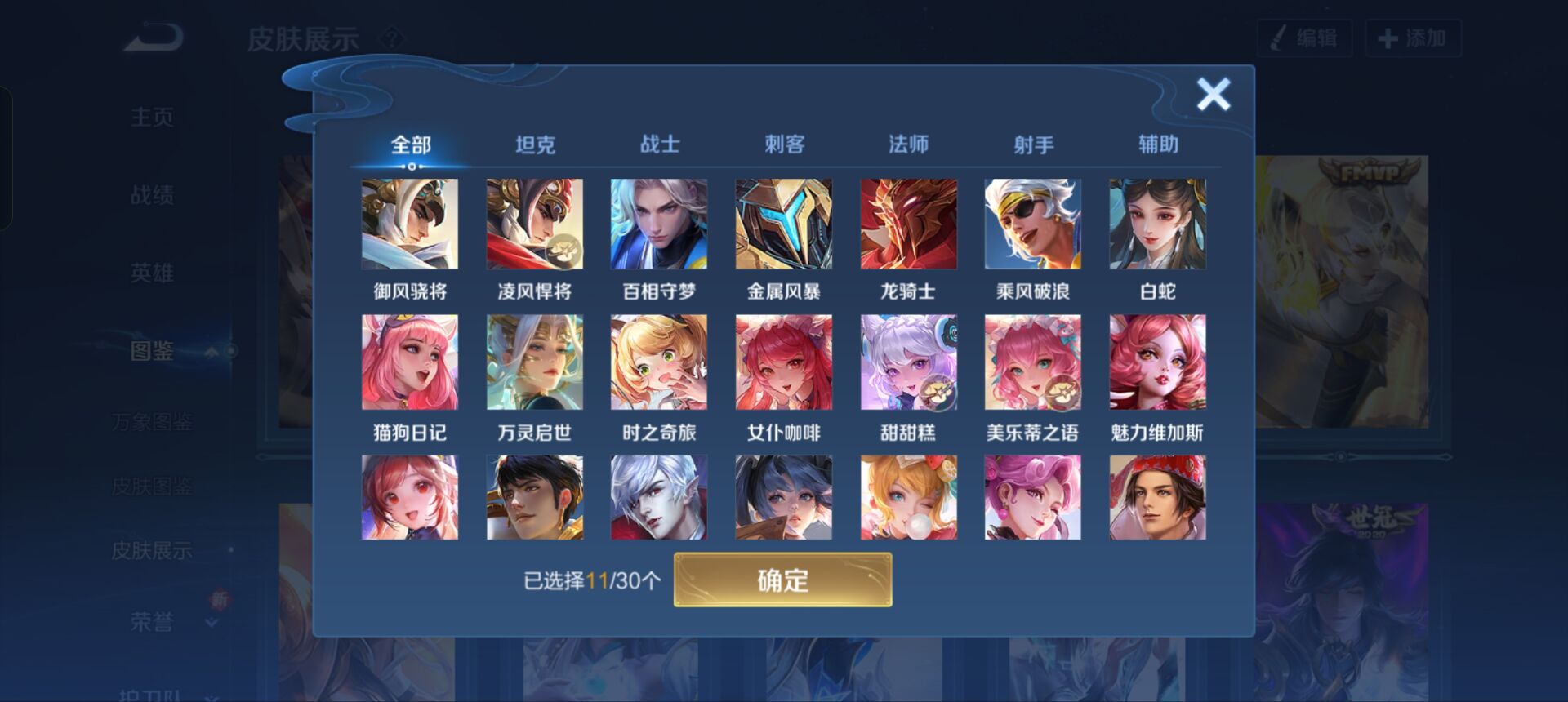Toggle selection of the 白蛇 skin

pyautogui.click(x=1156, y=223)
